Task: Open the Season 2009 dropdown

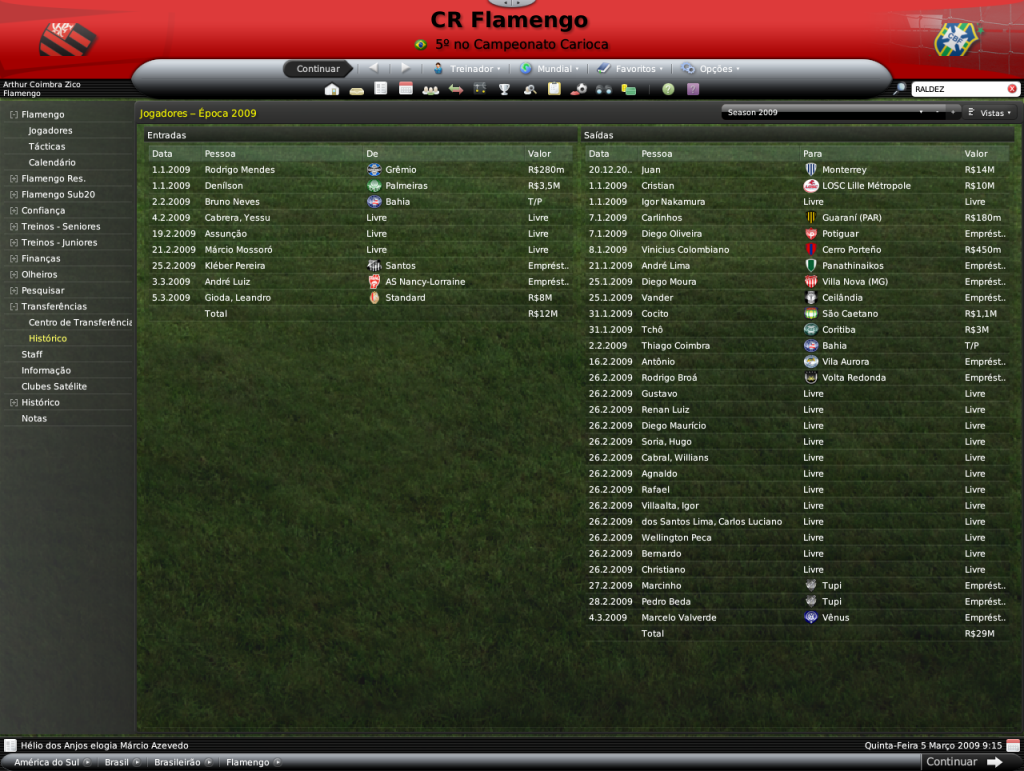Action: 825,113
